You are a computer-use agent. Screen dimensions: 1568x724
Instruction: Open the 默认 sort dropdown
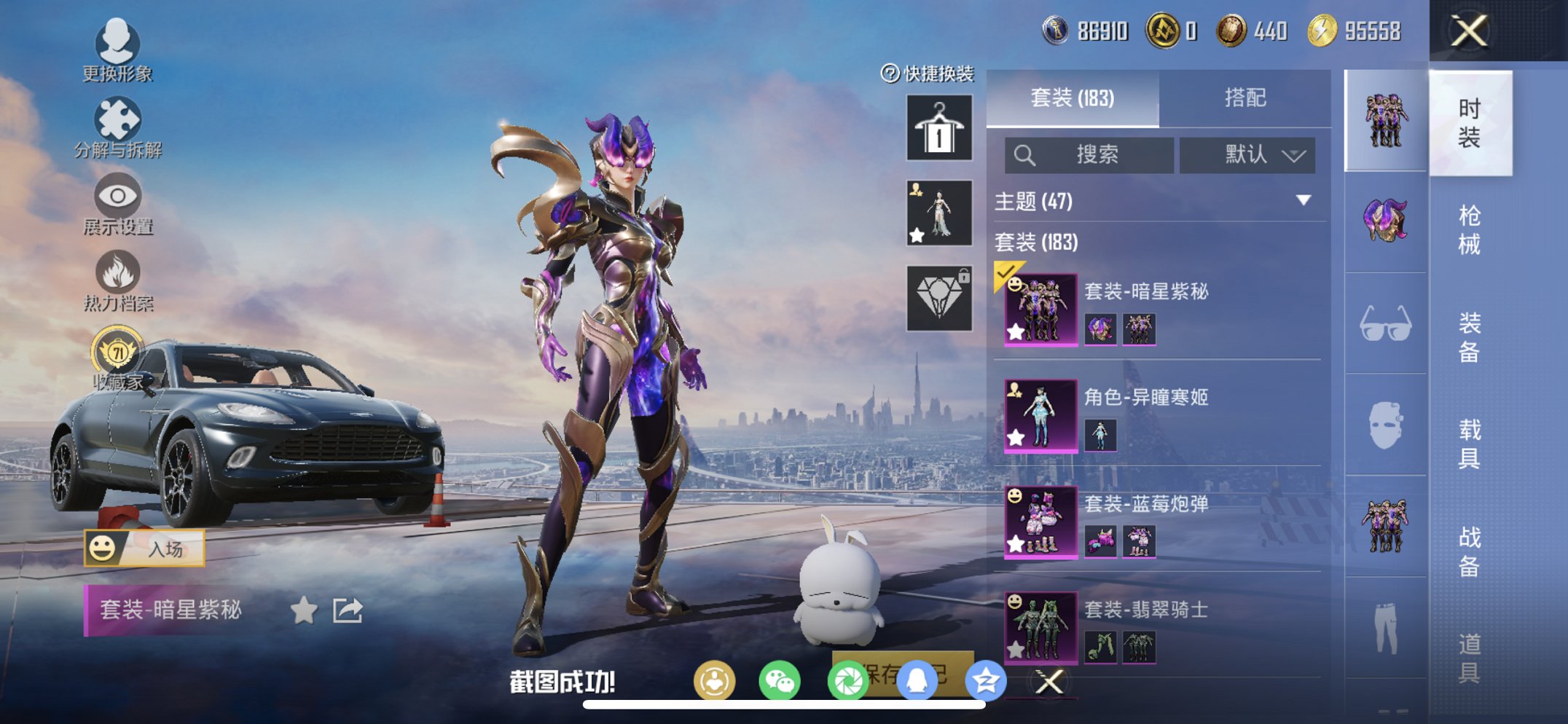[1247, 155]
